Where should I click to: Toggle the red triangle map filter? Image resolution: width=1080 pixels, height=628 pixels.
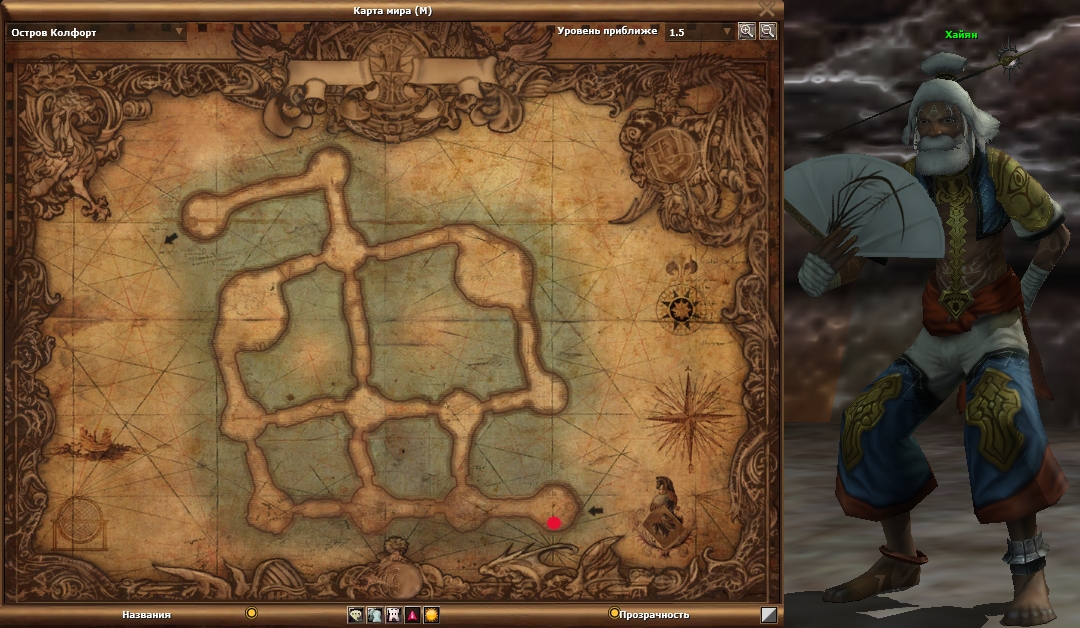coord(412,615)
